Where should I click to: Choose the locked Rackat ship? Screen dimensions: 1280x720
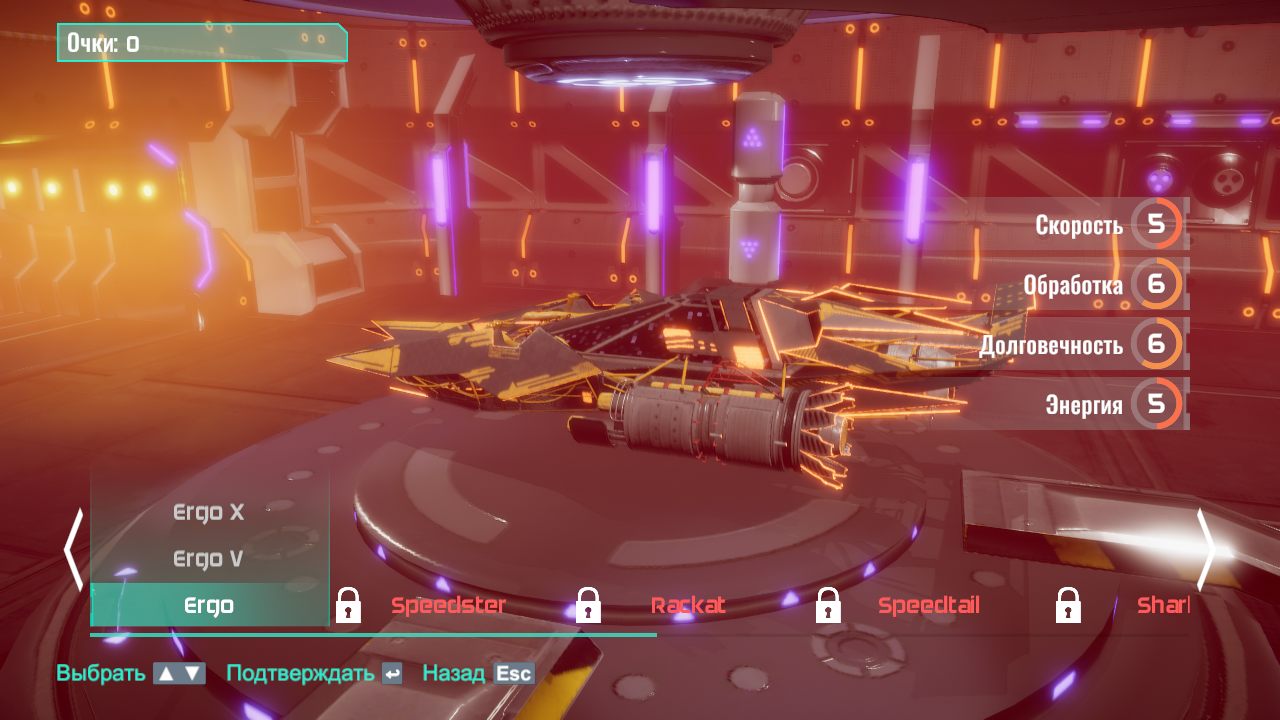[688, 605]
